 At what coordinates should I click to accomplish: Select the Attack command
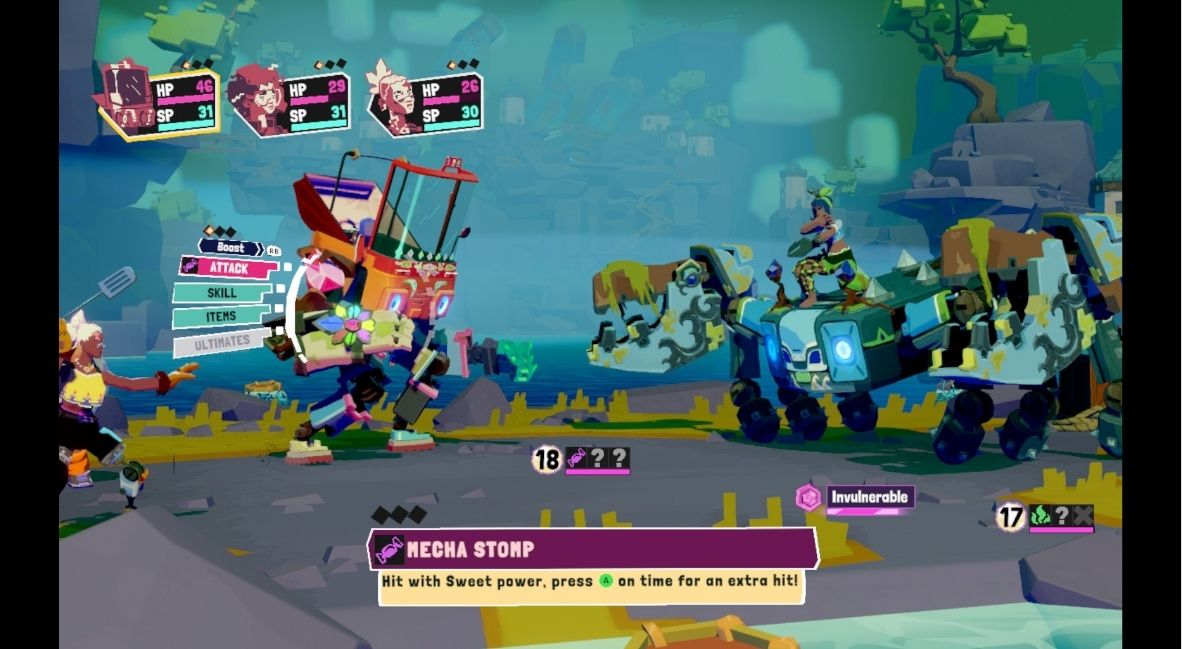(228, 267)
